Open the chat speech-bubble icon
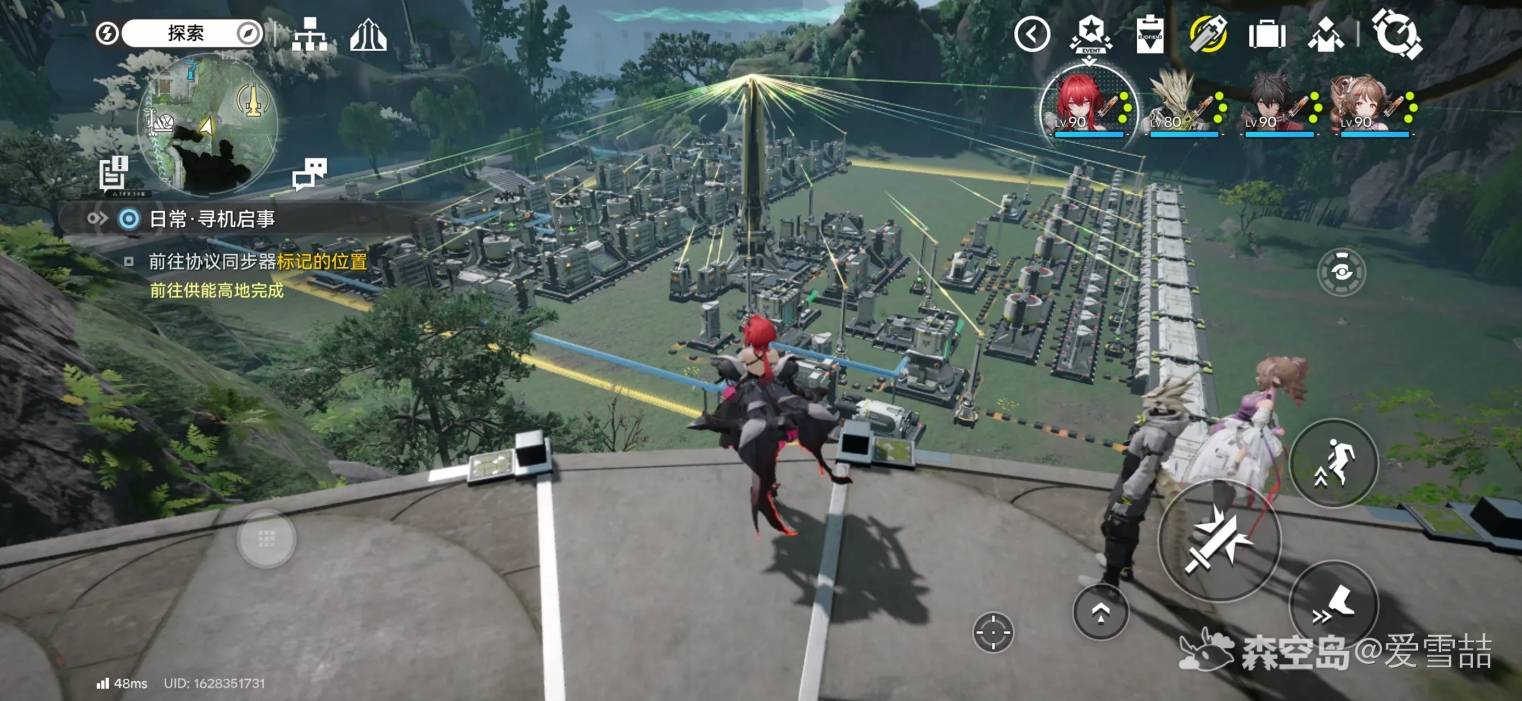1522x701 pixels. [309, 173]
